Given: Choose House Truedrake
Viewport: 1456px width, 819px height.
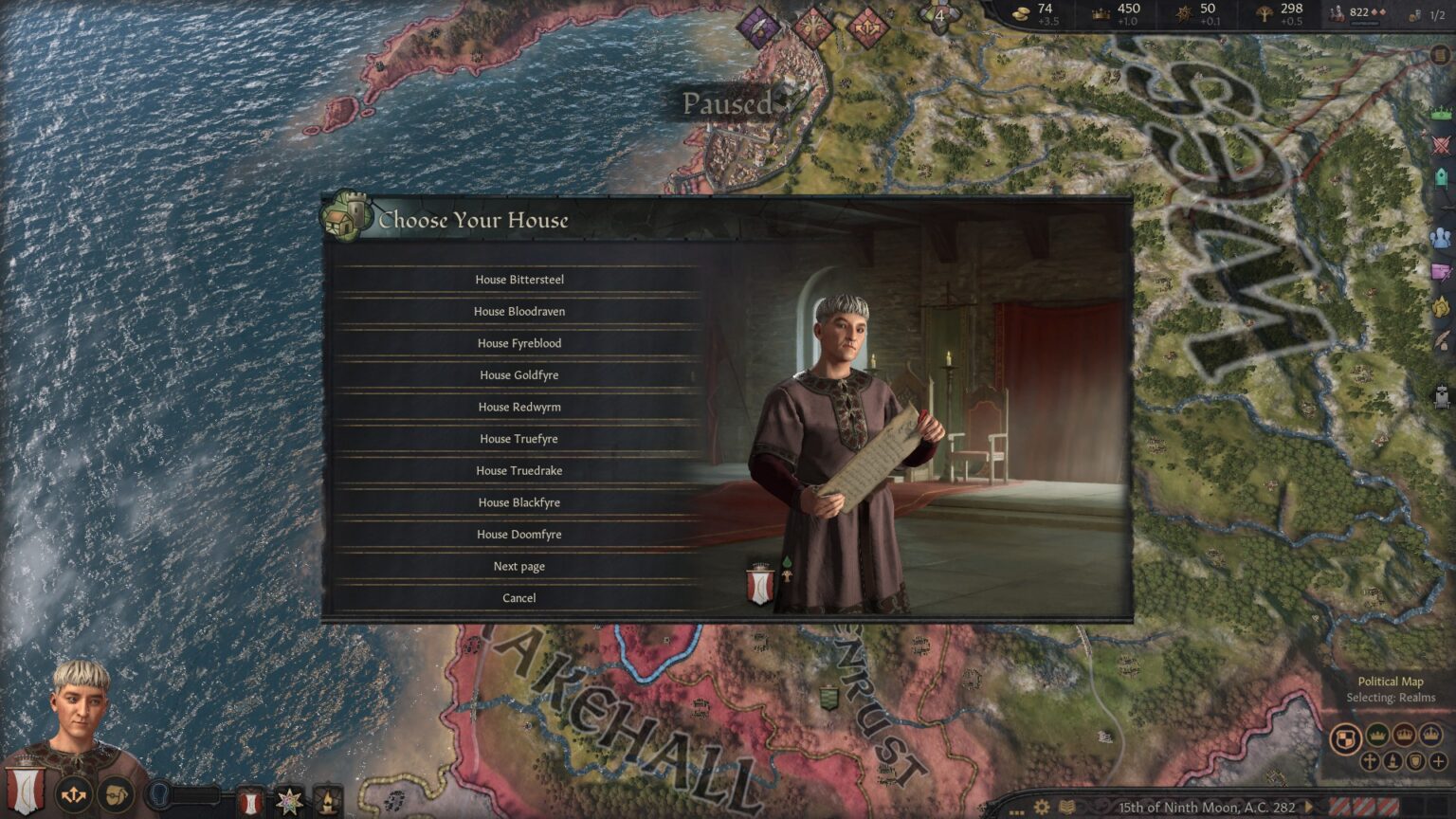Looking at the screenshot, I should click(x=519, y=470).
